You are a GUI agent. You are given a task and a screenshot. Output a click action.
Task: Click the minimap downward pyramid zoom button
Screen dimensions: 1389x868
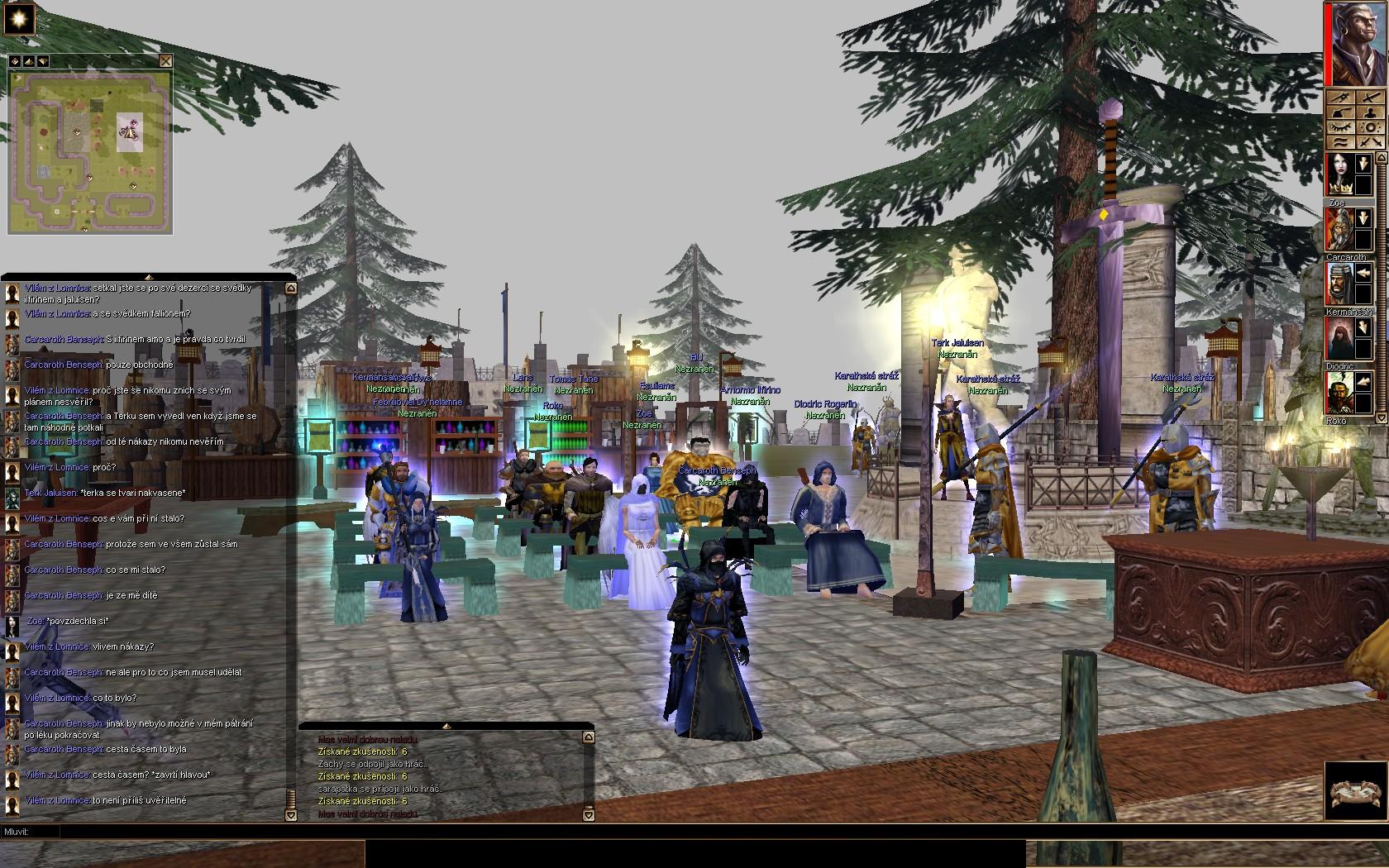42,60
